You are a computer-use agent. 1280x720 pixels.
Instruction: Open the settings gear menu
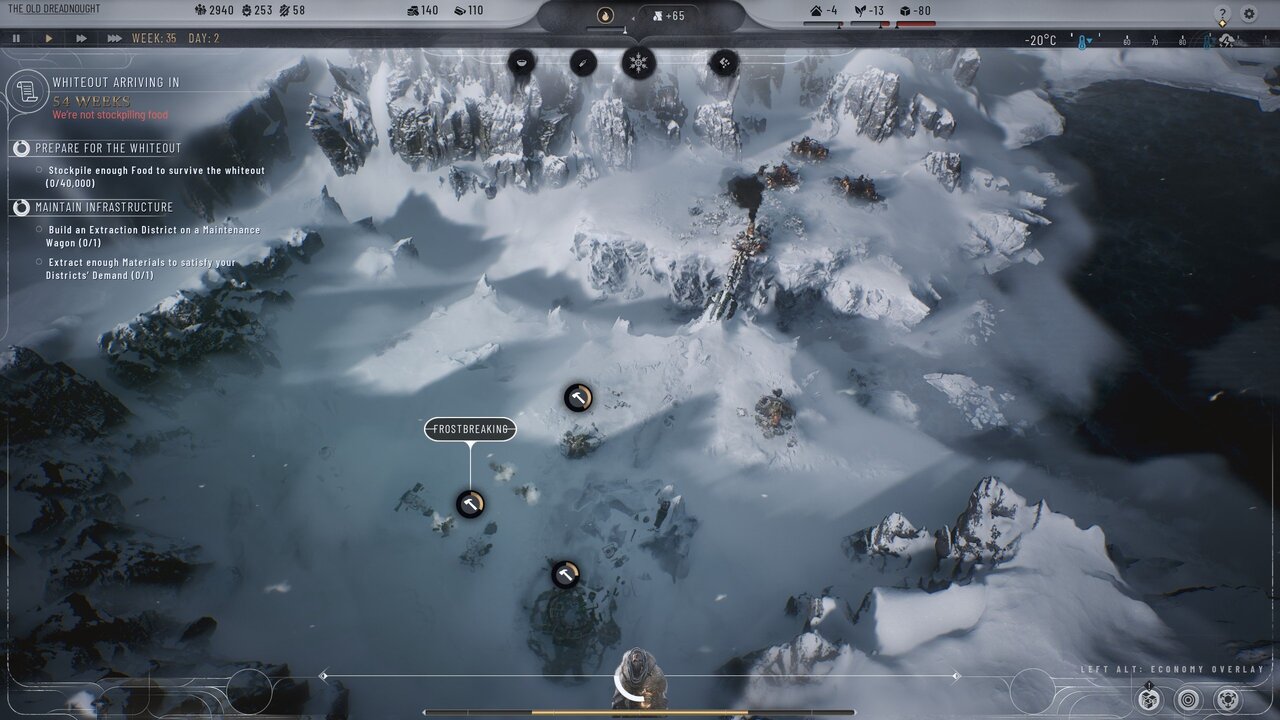1249,14
